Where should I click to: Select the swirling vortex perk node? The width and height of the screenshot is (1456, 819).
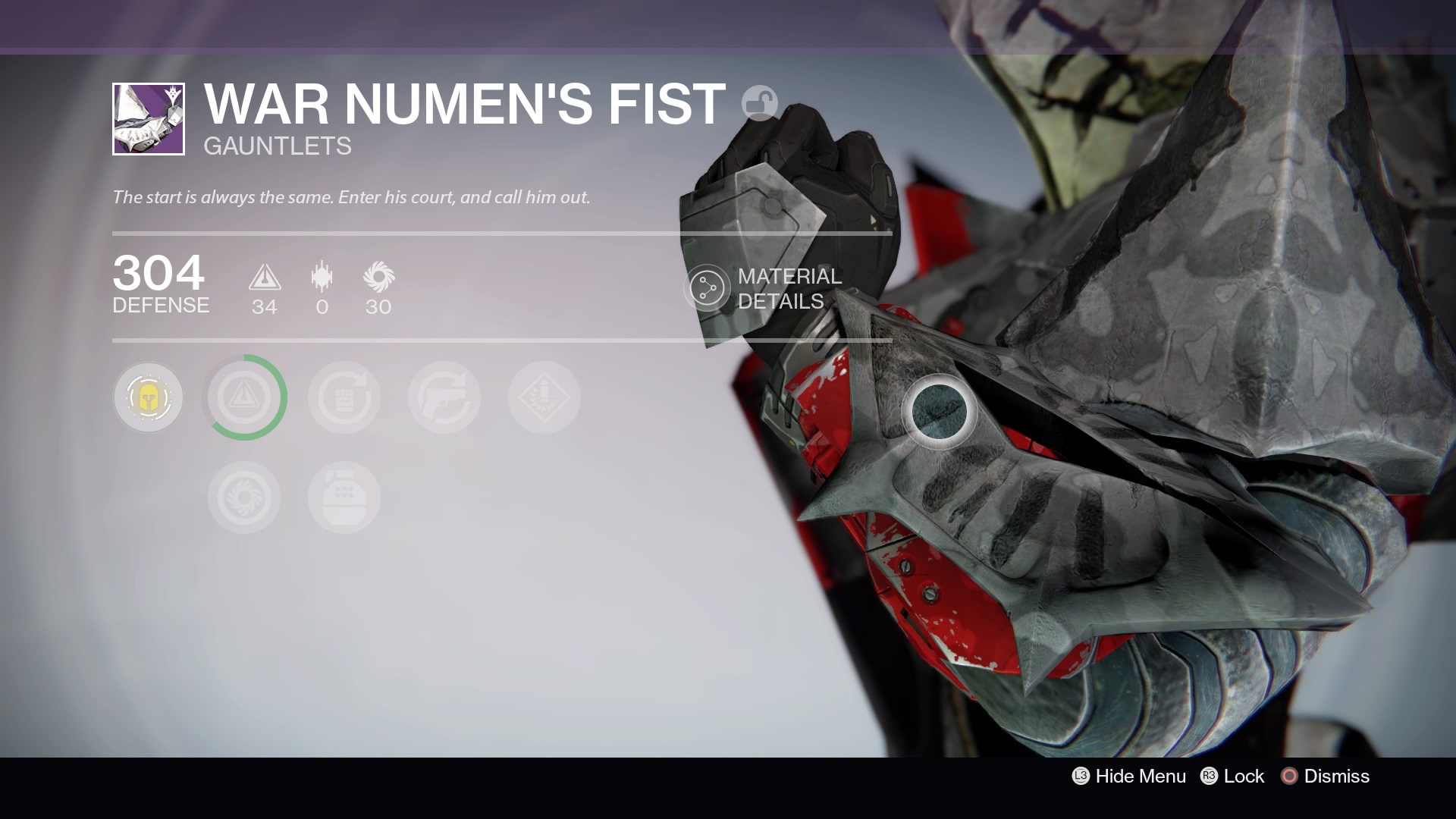click(x=244, y=497)
